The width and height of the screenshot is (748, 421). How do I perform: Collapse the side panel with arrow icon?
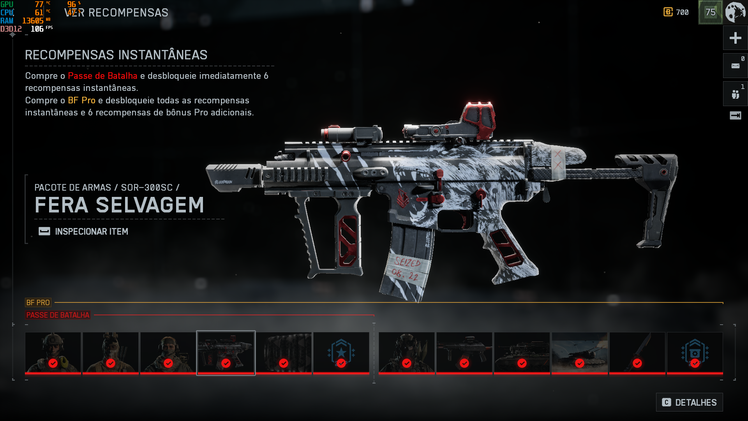click(x=736, y=116)
